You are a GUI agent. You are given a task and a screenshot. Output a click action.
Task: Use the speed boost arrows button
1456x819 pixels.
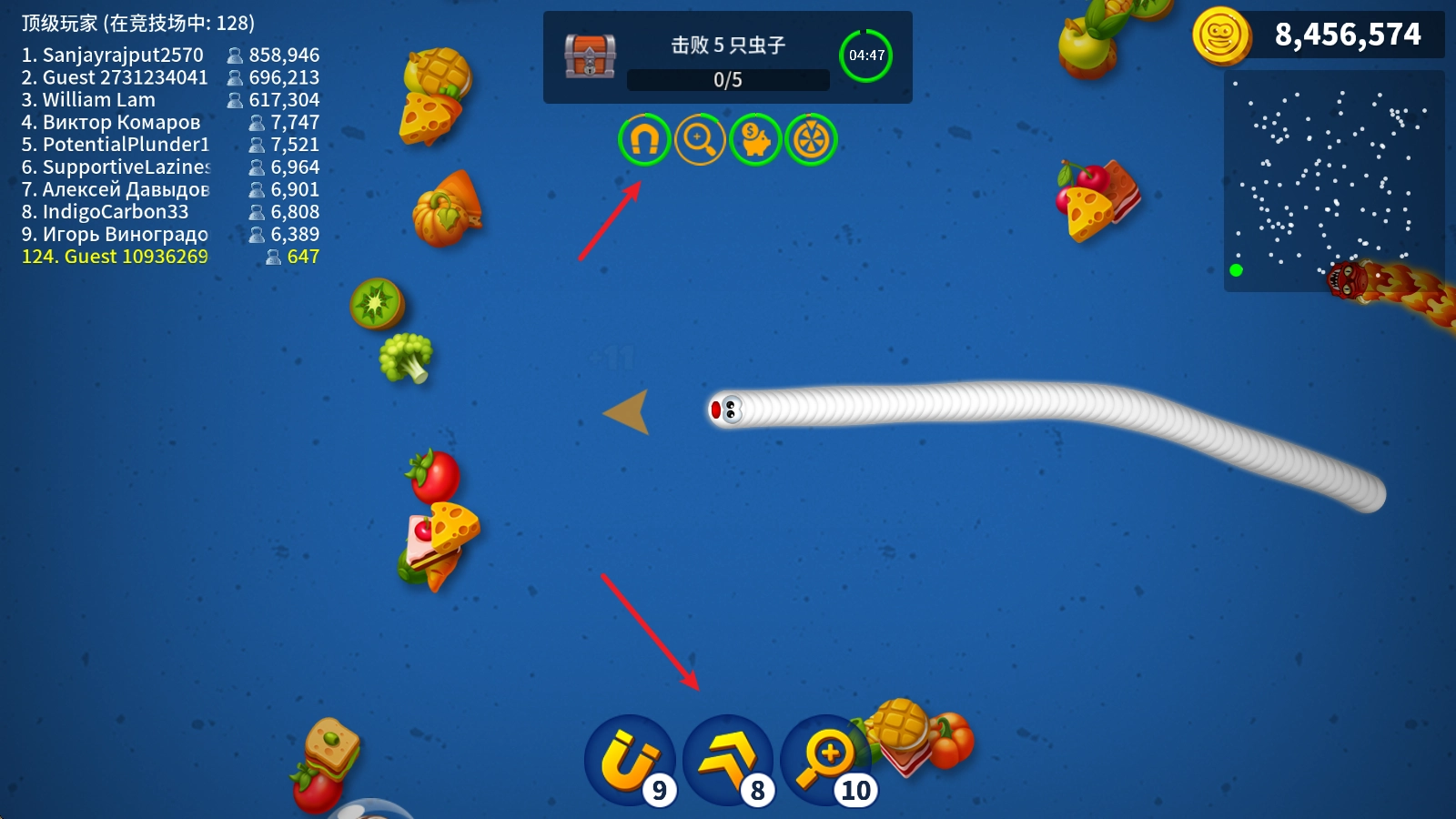click(x=728, y=761)
